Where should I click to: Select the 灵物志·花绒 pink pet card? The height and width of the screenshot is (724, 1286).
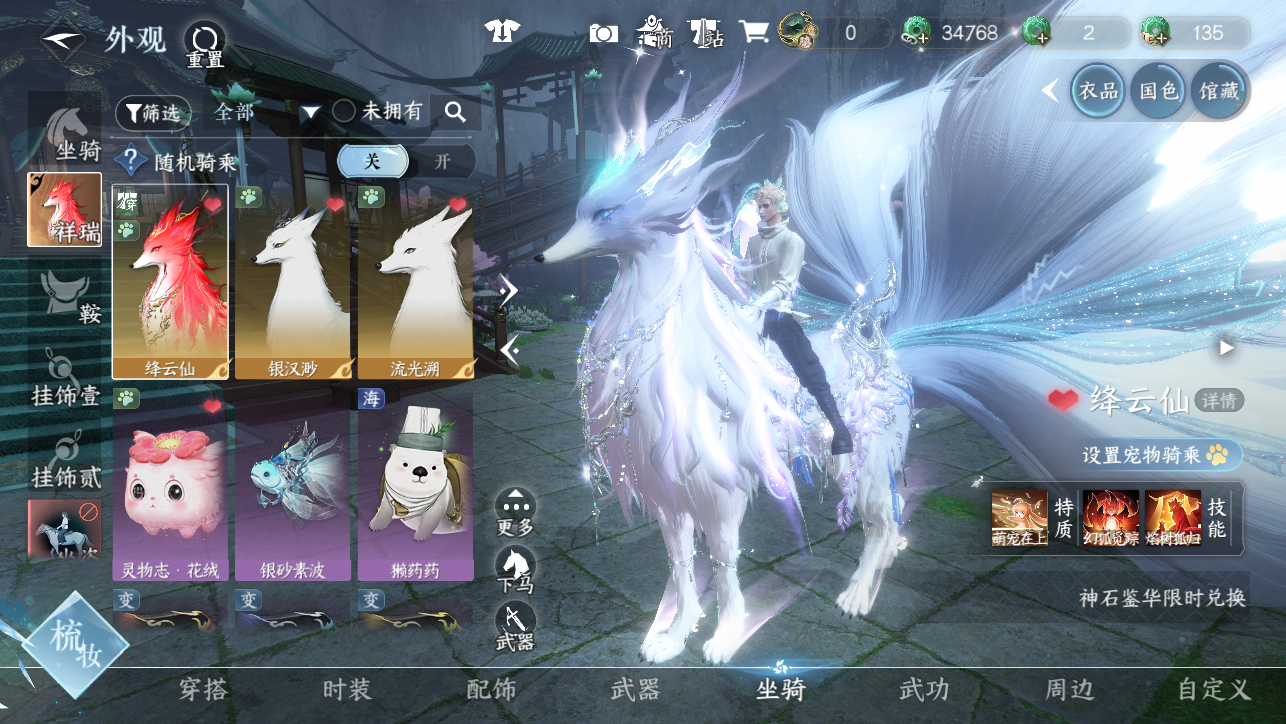[170, 484]
